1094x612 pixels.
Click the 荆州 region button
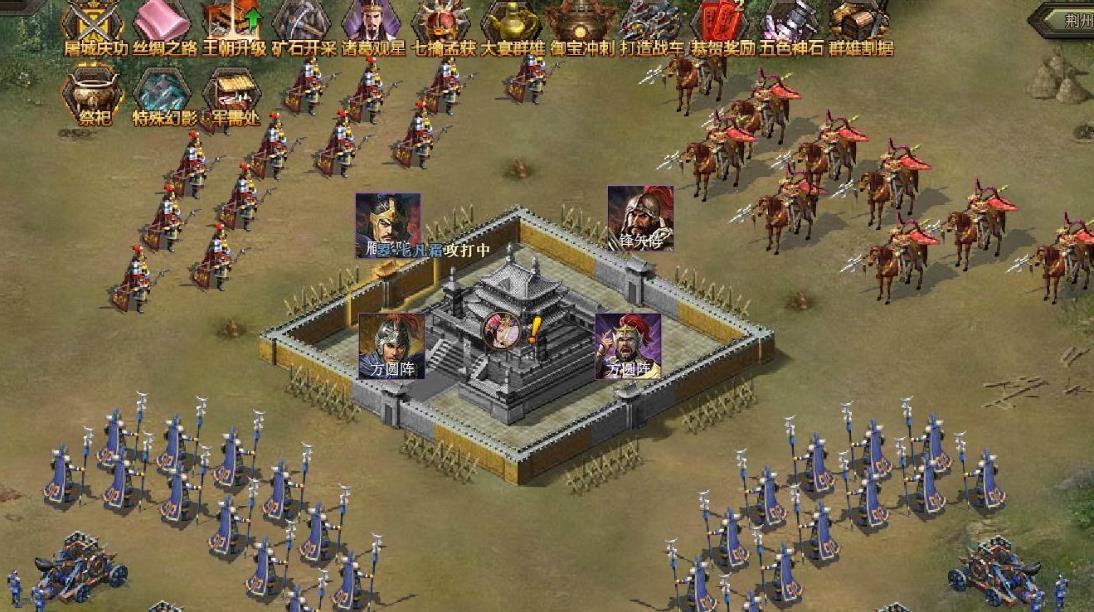[x=1067, y=17]
